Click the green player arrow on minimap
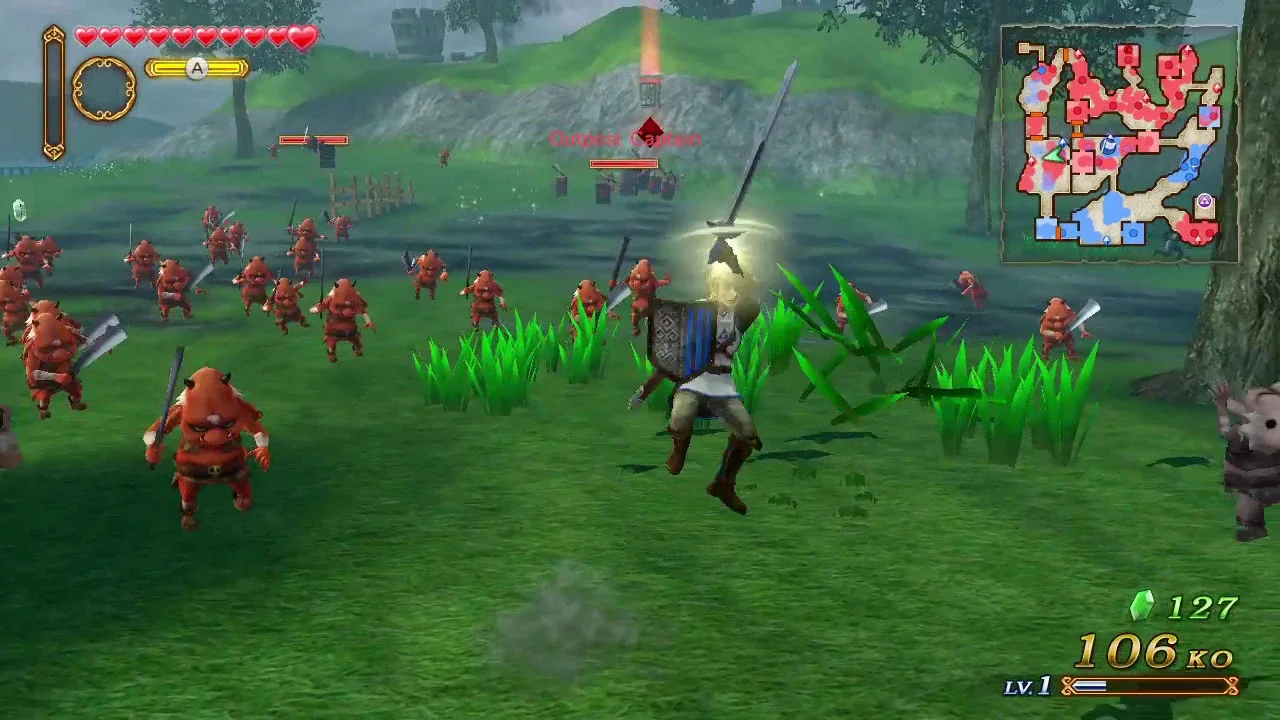This screenshot has height=720, width=1280. coord(1053,153)
